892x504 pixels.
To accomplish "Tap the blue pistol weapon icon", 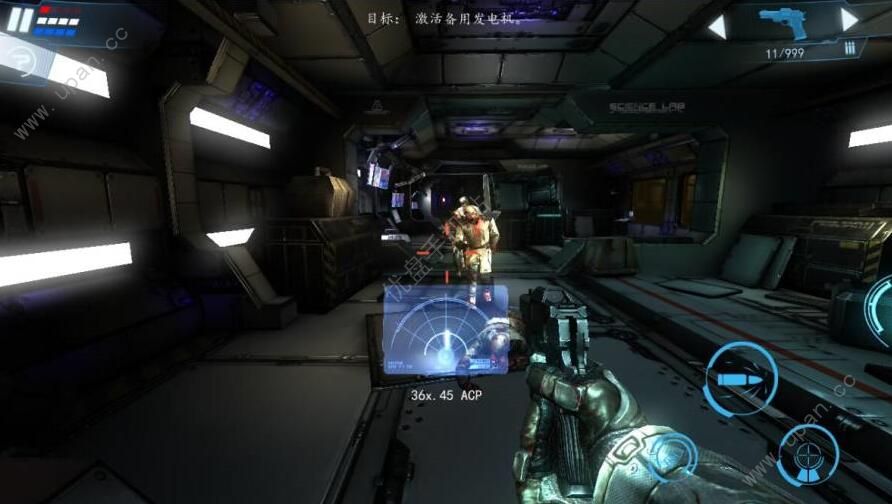I will coord(783,21).
